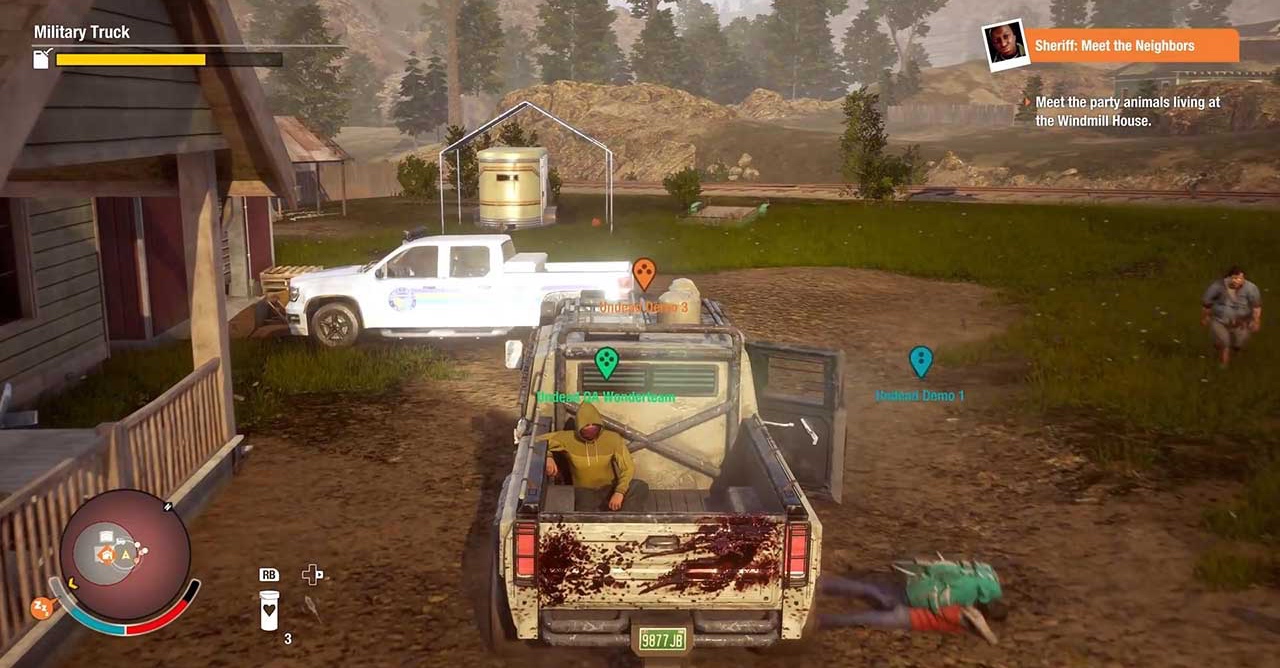Click the Military Truck fuel can icon
The width and height of the screenshot is (1280, 668).
tap(42, 60)
